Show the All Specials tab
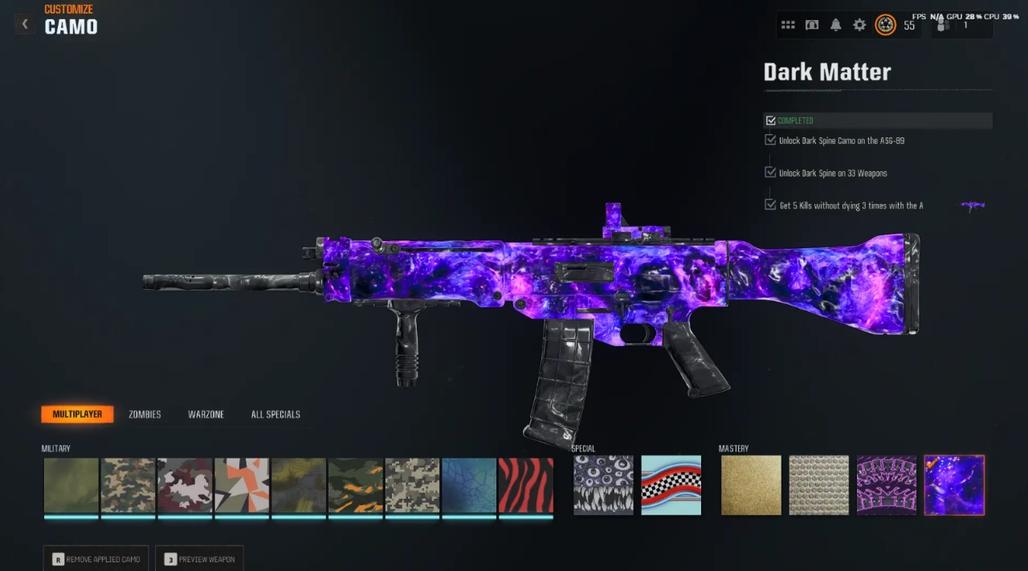 pyautogui.click(x=275, y=414)
